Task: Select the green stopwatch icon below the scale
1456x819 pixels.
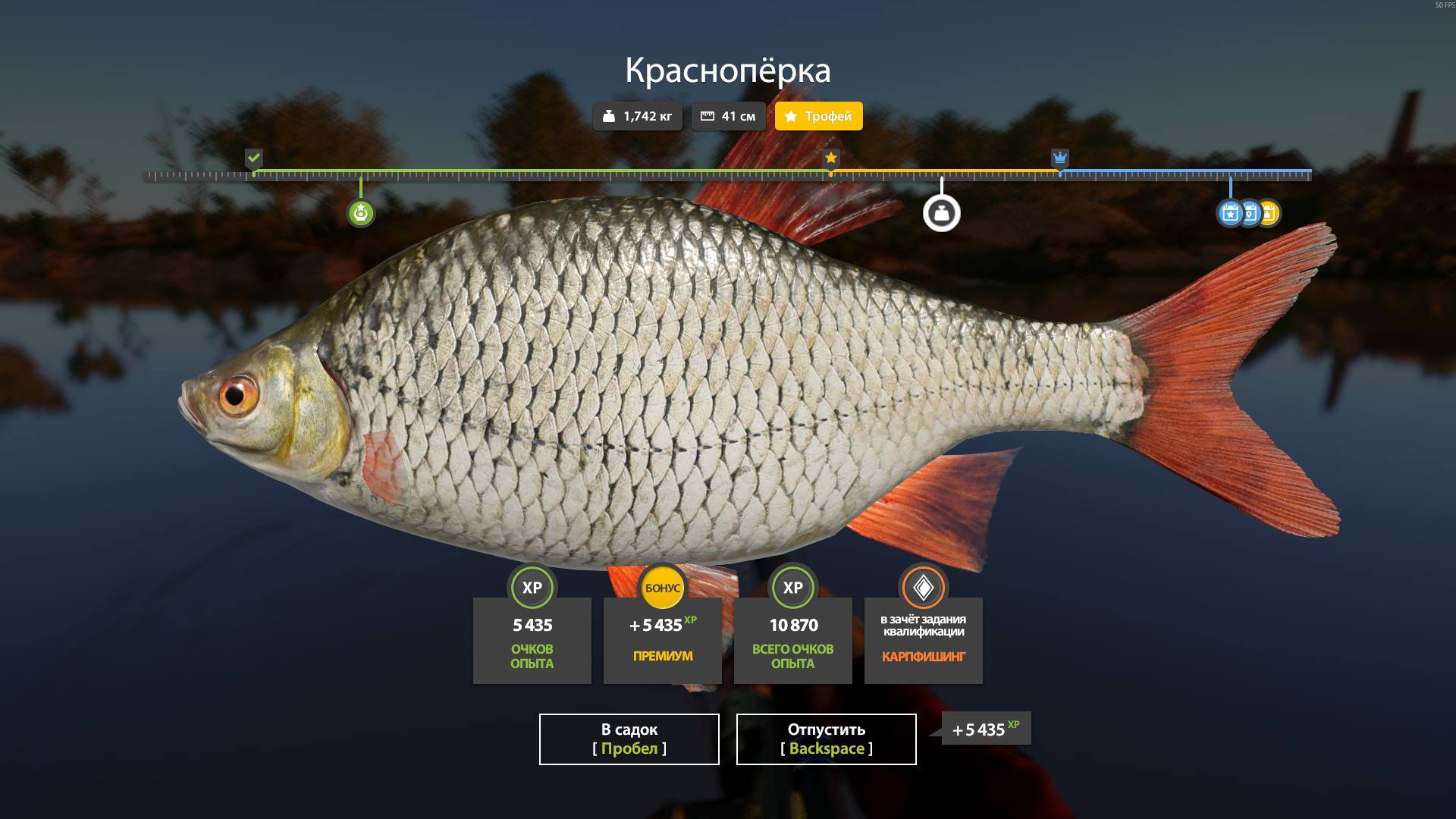Action: (x=362, y=213)
